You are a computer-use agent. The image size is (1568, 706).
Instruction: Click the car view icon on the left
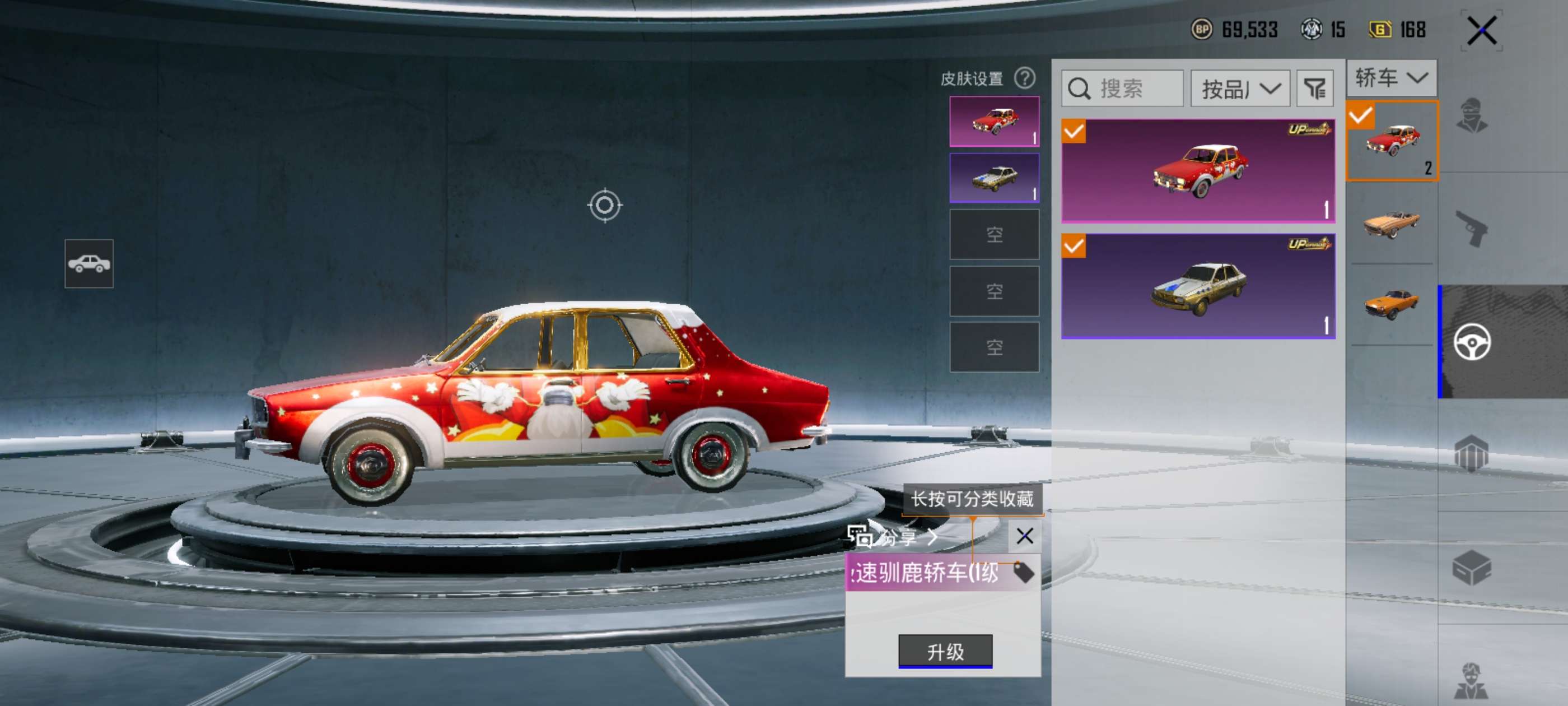pos(89,263)
